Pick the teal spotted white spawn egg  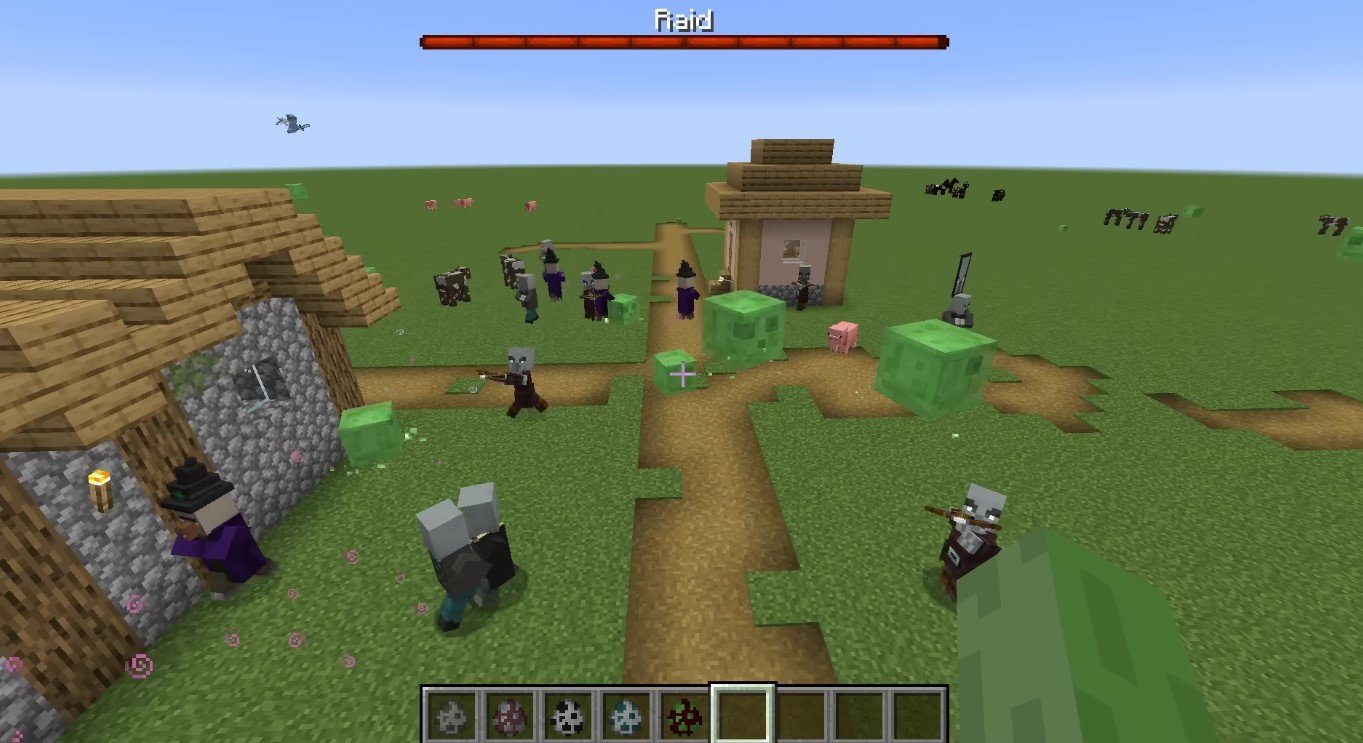625,714
